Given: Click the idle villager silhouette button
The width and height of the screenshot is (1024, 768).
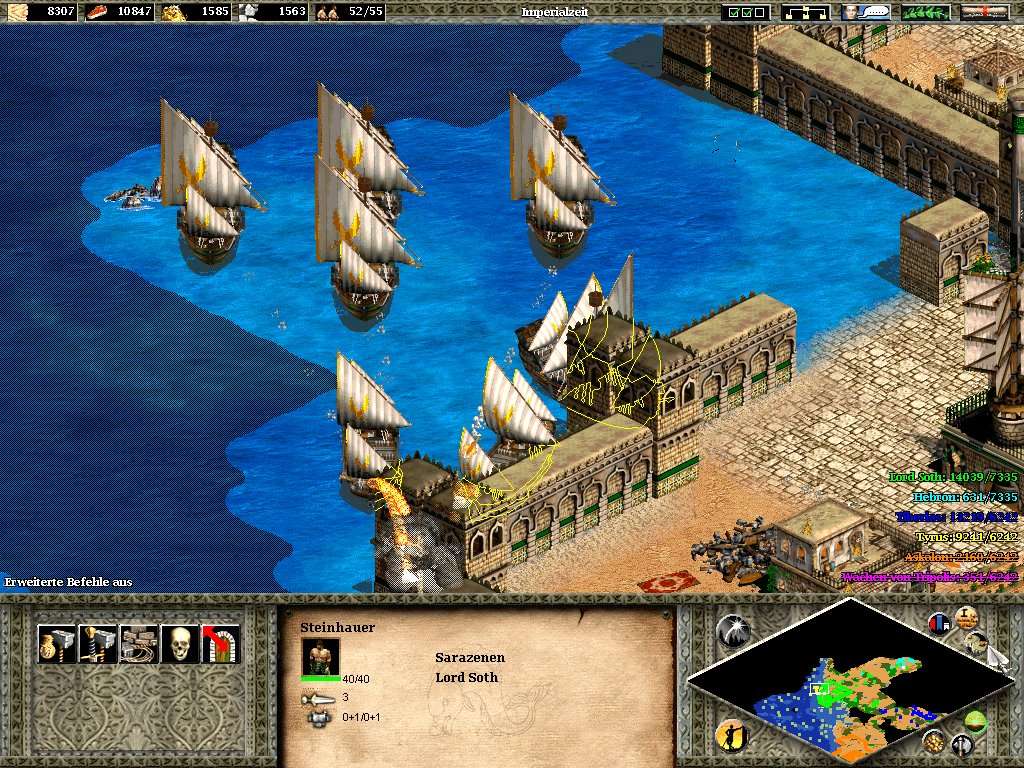Looking at the screenshot, I should (x=732, y=737).
